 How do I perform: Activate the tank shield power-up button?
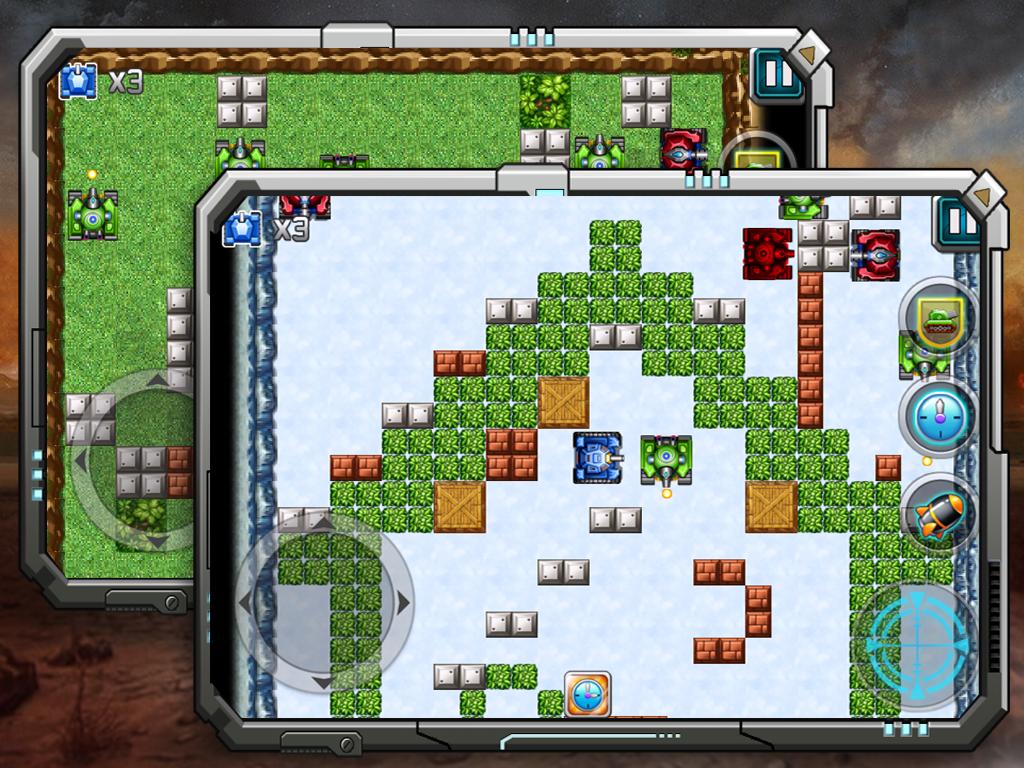click(x=937, y=319)
